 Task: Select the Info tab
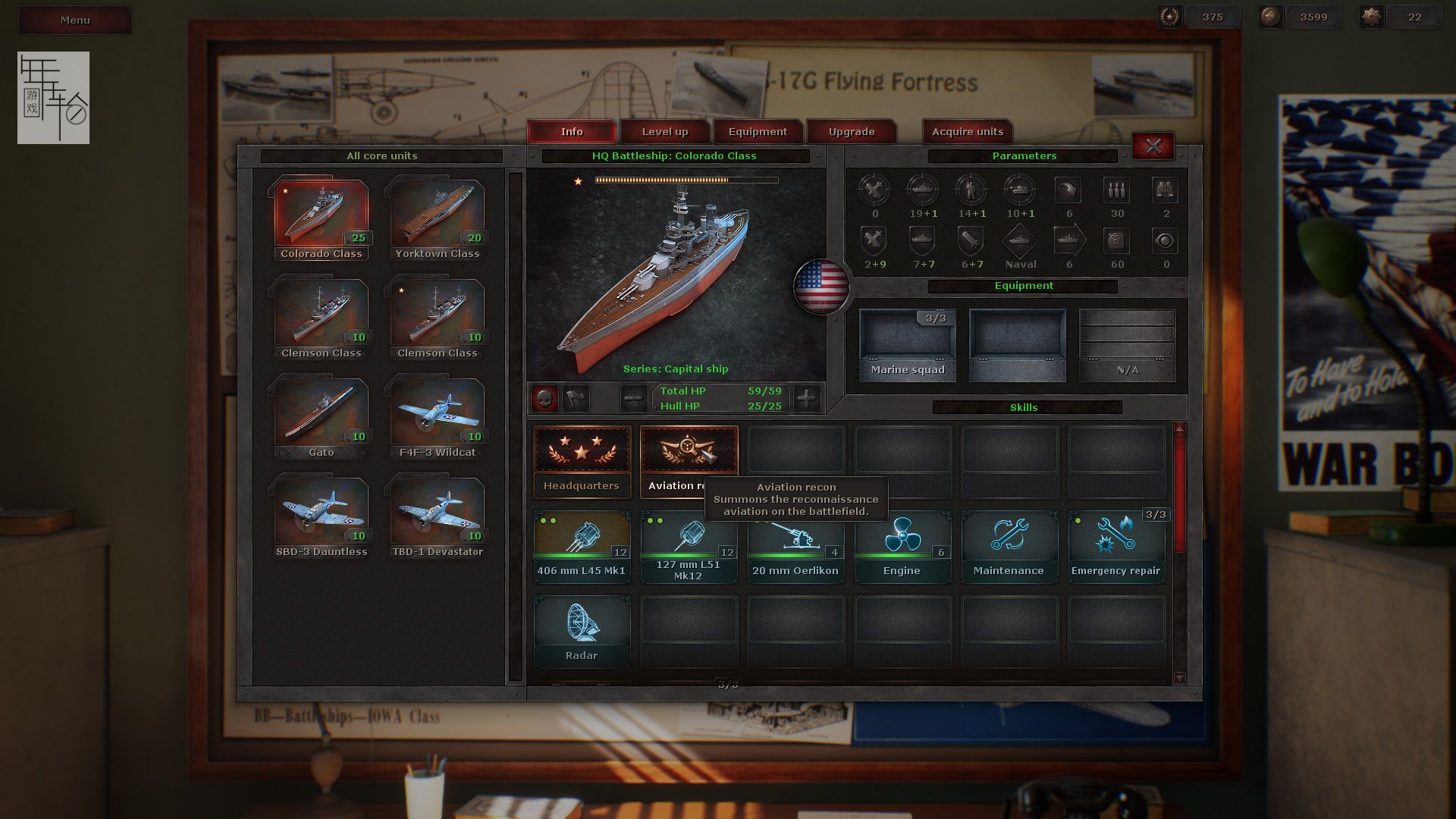[572, 132]
